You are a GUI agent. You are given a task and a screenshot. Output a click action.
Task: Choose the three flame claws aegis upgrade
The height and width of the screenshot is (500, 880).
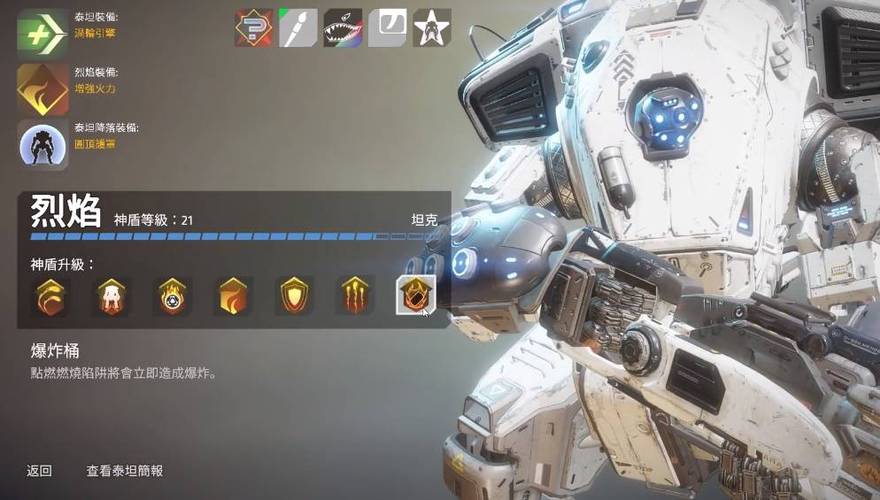[x=355, y=296]
